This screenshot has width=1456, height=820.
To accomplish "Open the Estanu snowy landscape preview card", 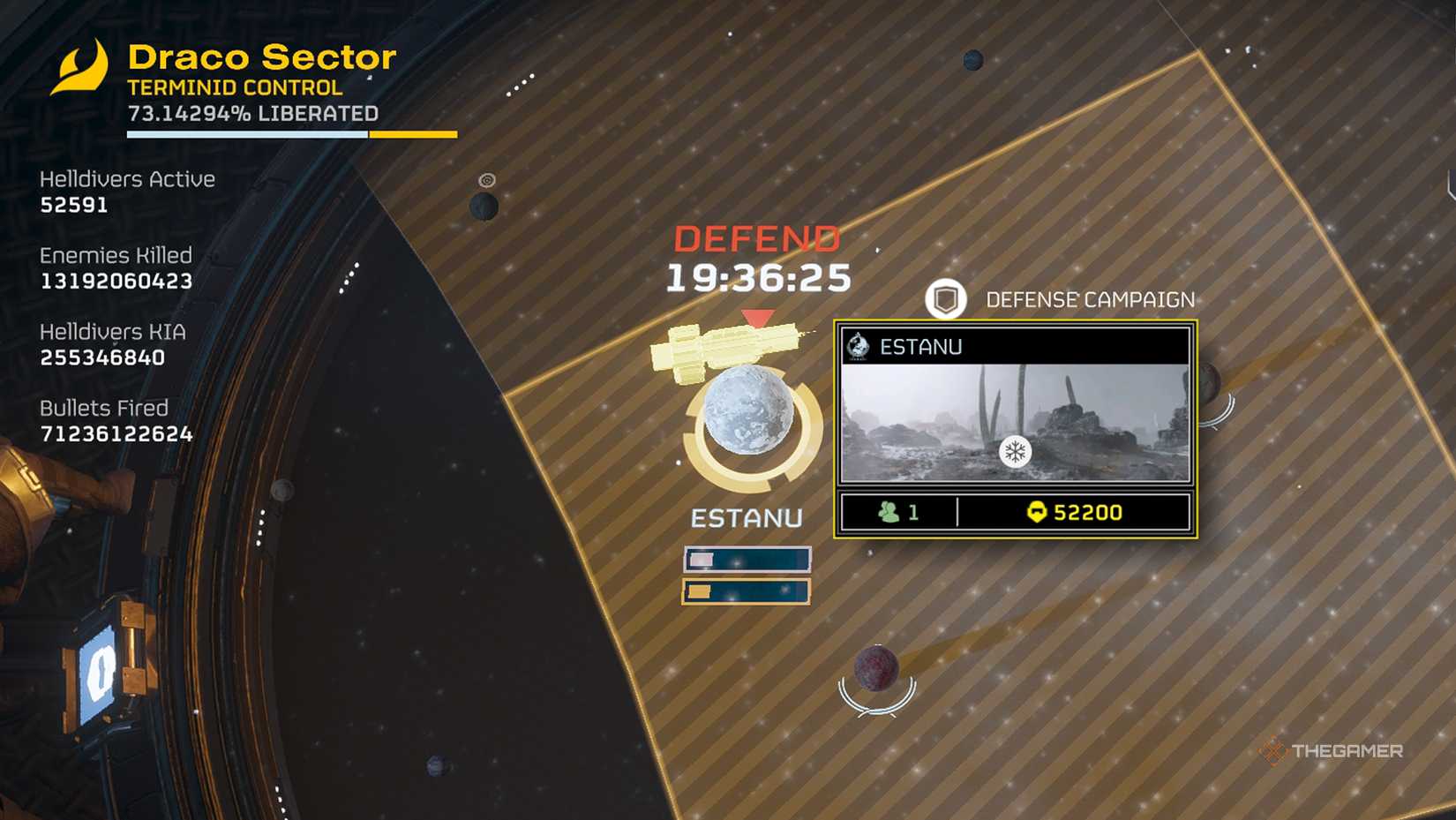I will (x=1015, y=424).
